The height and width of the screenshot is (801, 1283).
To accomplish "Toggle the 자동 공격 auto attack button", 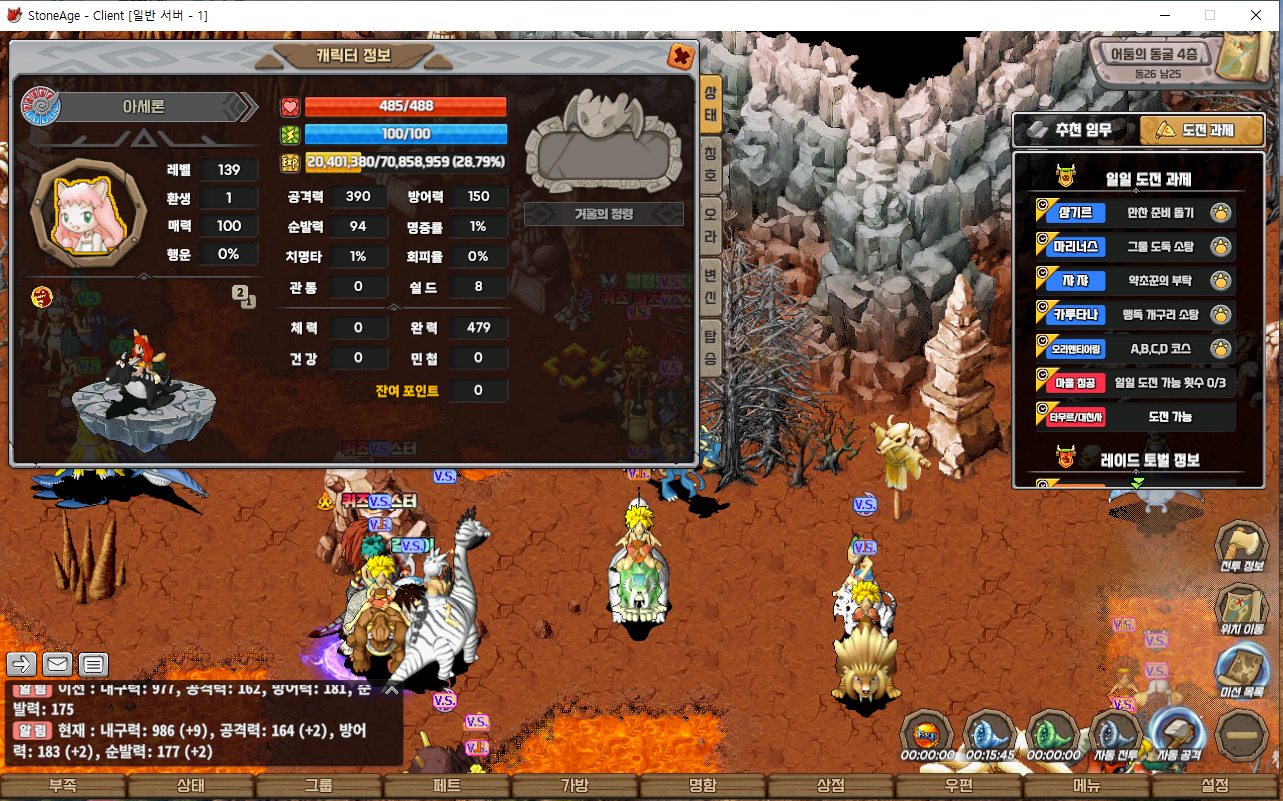I will 1178,735.
